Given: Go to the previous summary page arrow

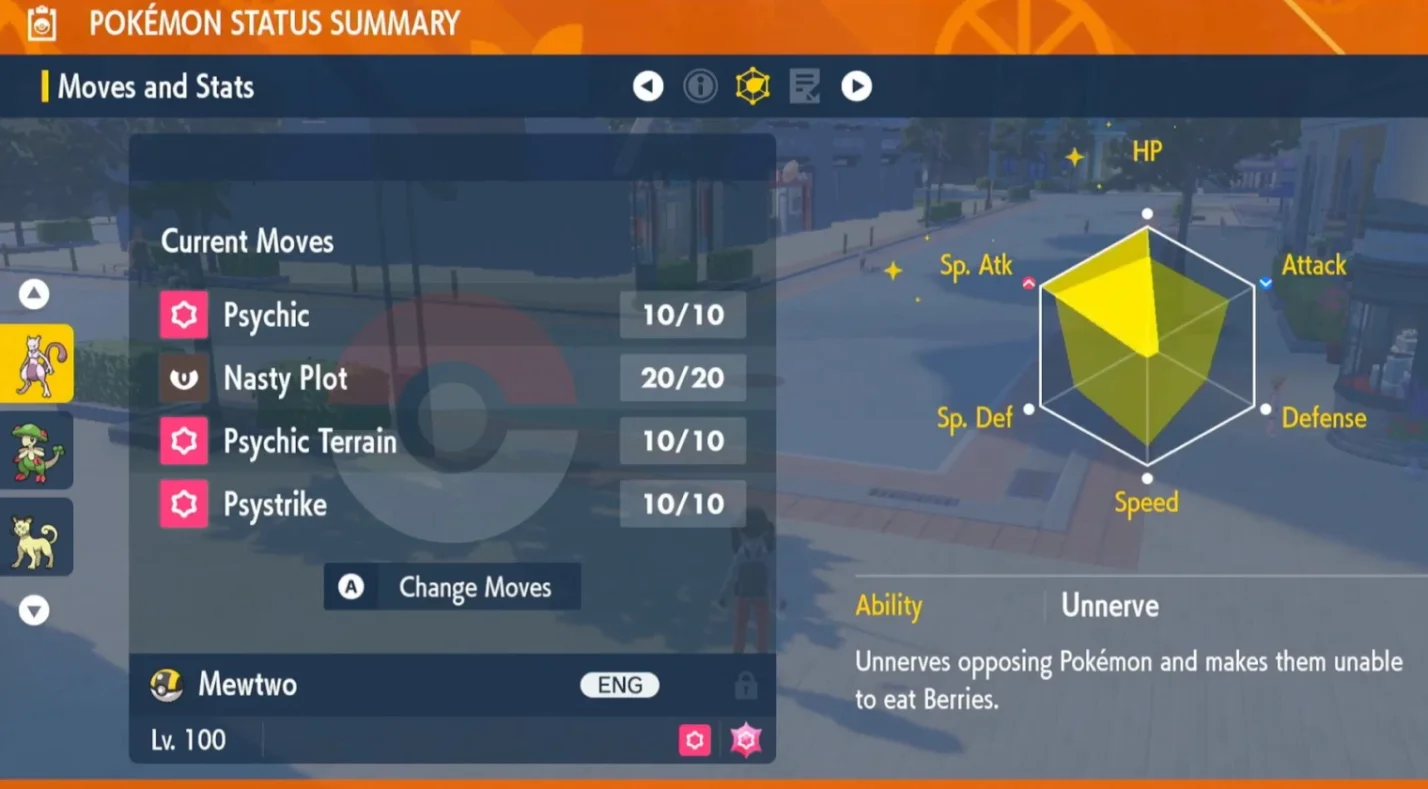Looking at the screenshot, I should click(x=648, y=87).
